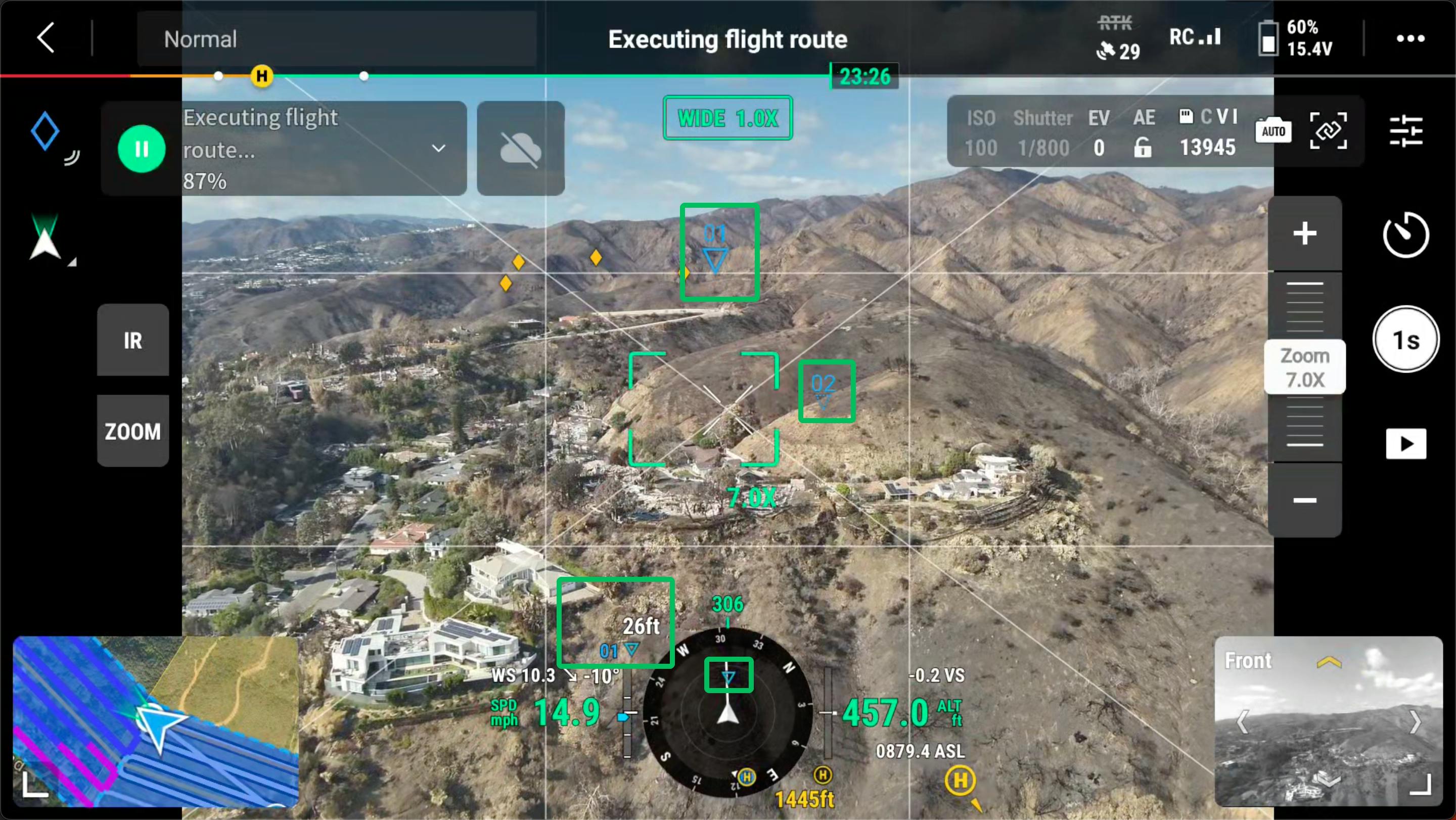The image size is (1456, 820).
Task: Open the playback gallery
Action: click(x=1405, y=444)
